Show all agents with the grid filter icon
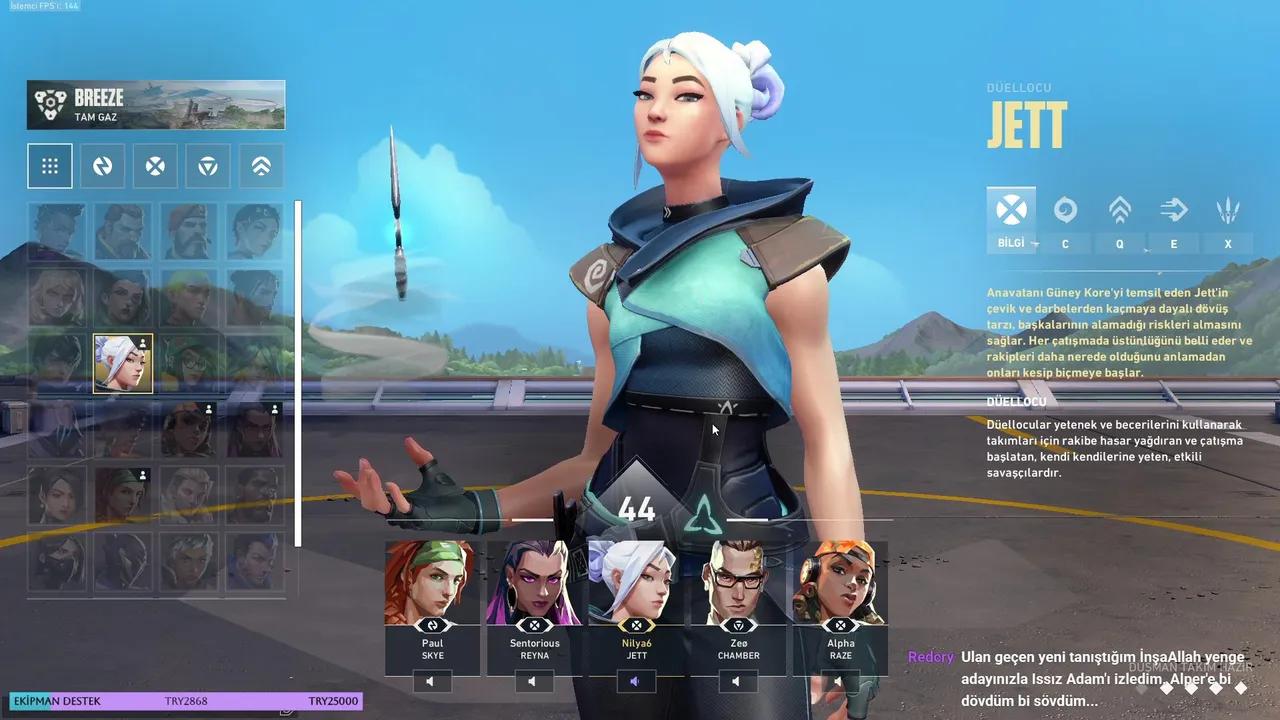This screenshot has height=720, width=1280. click(49, 165)
